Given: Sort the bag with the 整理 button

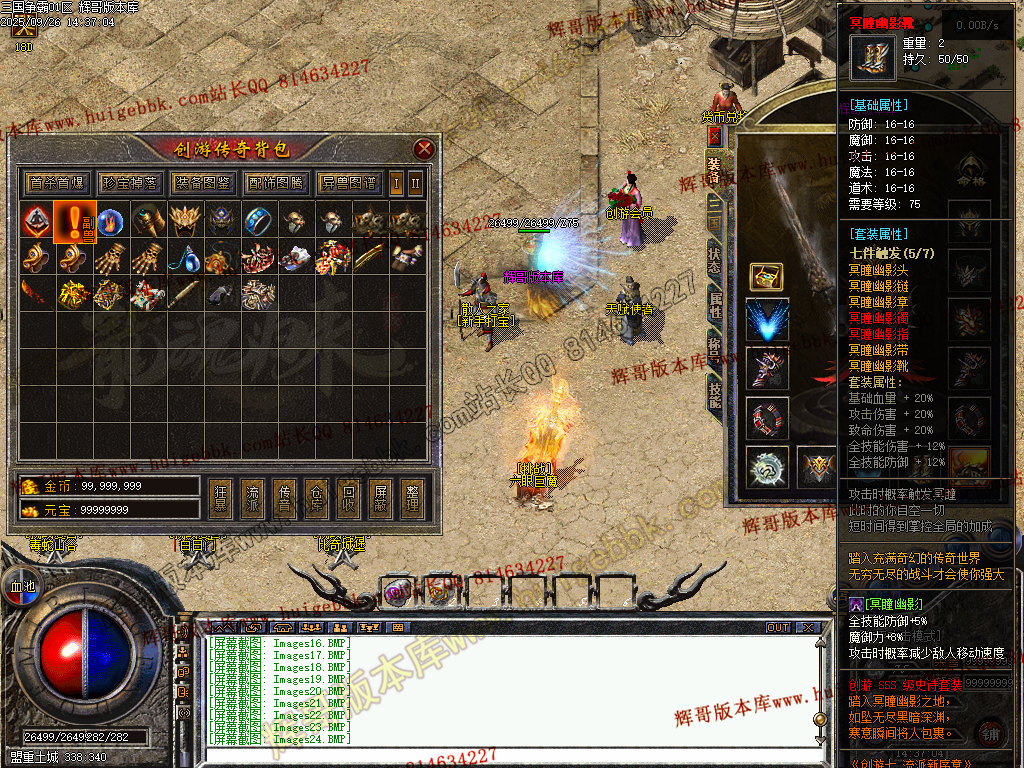Looking at the screenshot, I should coord(411,498).
